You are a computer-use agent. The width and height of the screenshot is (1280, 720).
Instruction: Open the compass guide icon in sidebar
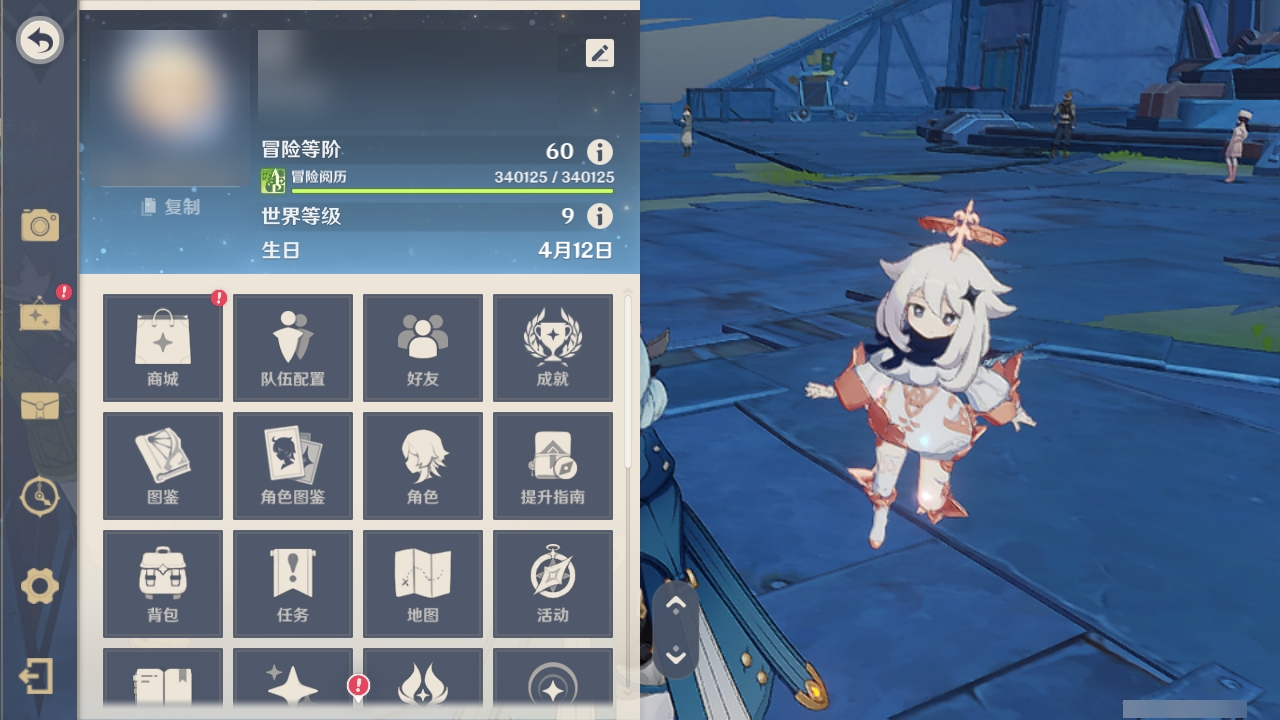(39, 497)
